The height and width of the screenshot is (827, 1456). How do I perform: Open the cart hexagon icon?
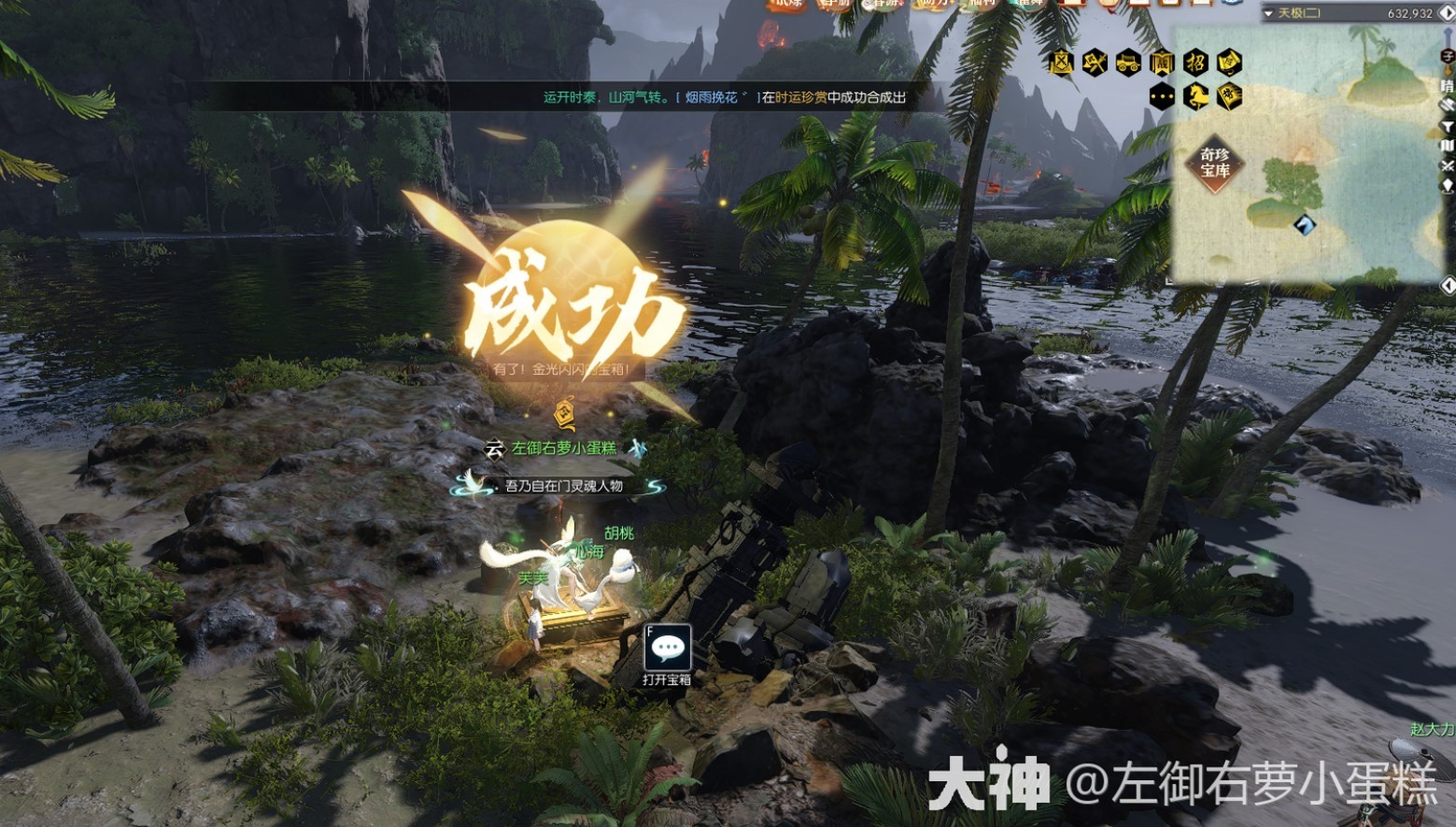point(1128,62)
